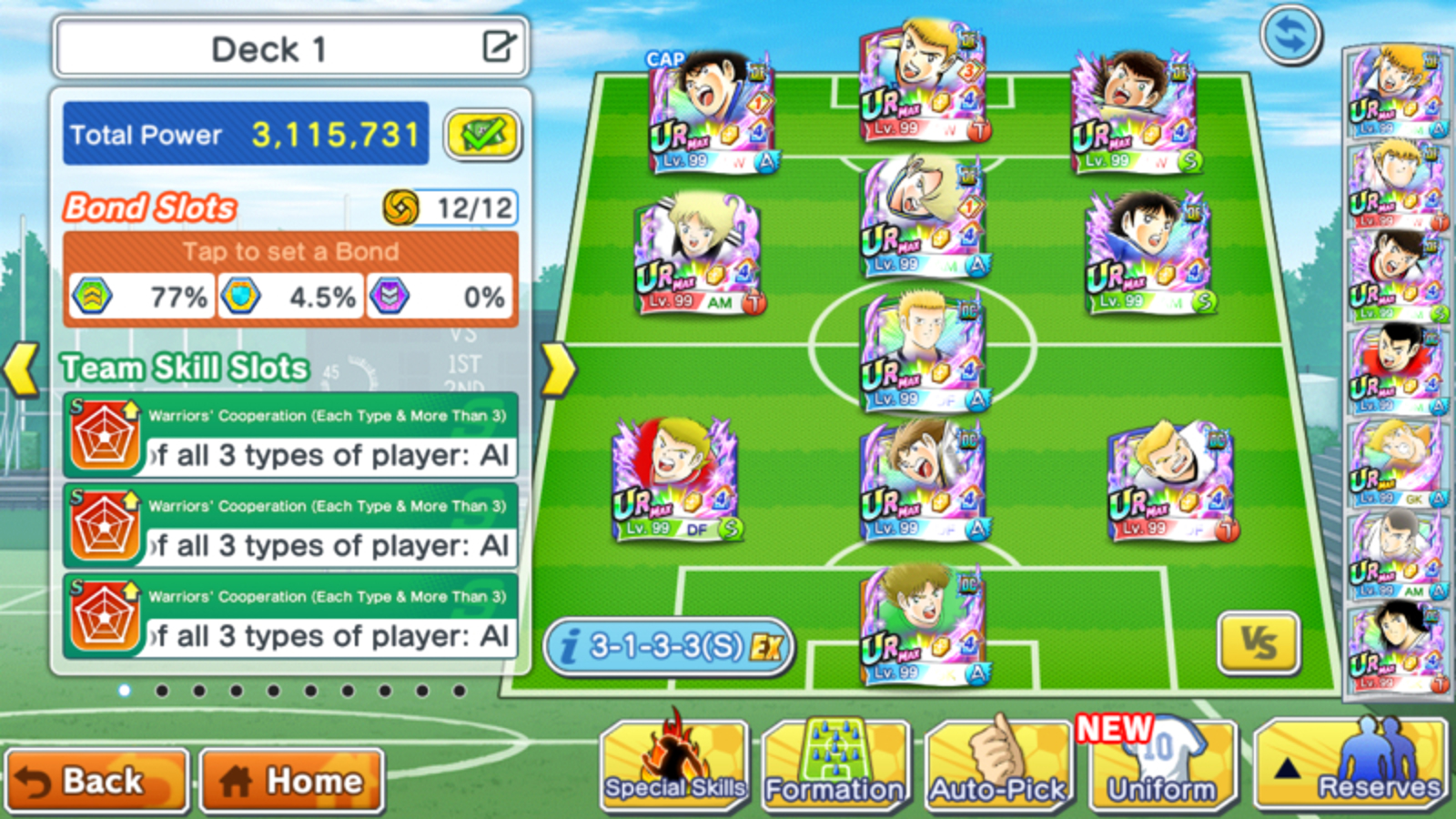Select the red-capped DF player card

point(675,480)
